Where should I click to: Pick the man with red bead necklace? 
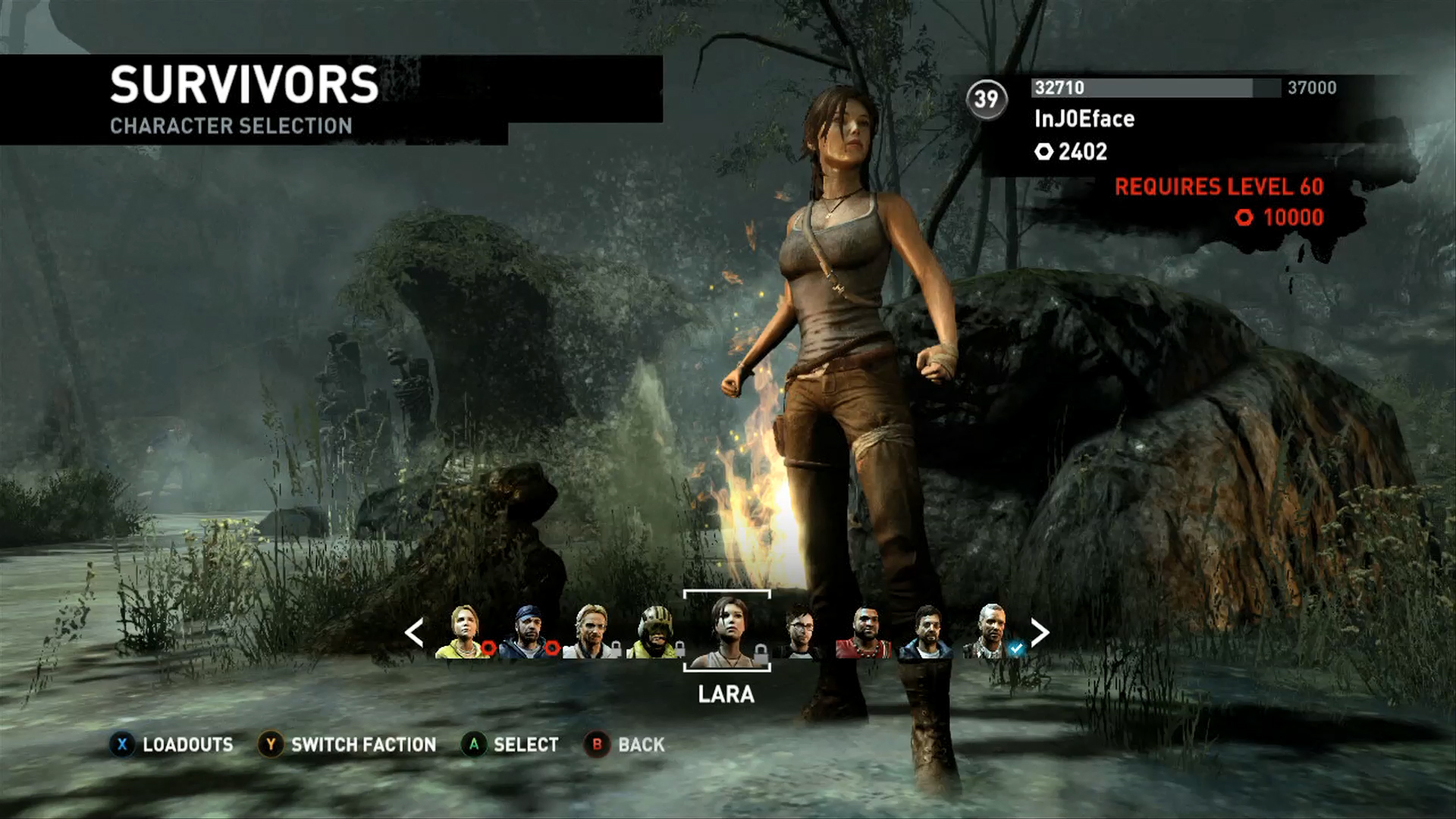coord(863,632)
